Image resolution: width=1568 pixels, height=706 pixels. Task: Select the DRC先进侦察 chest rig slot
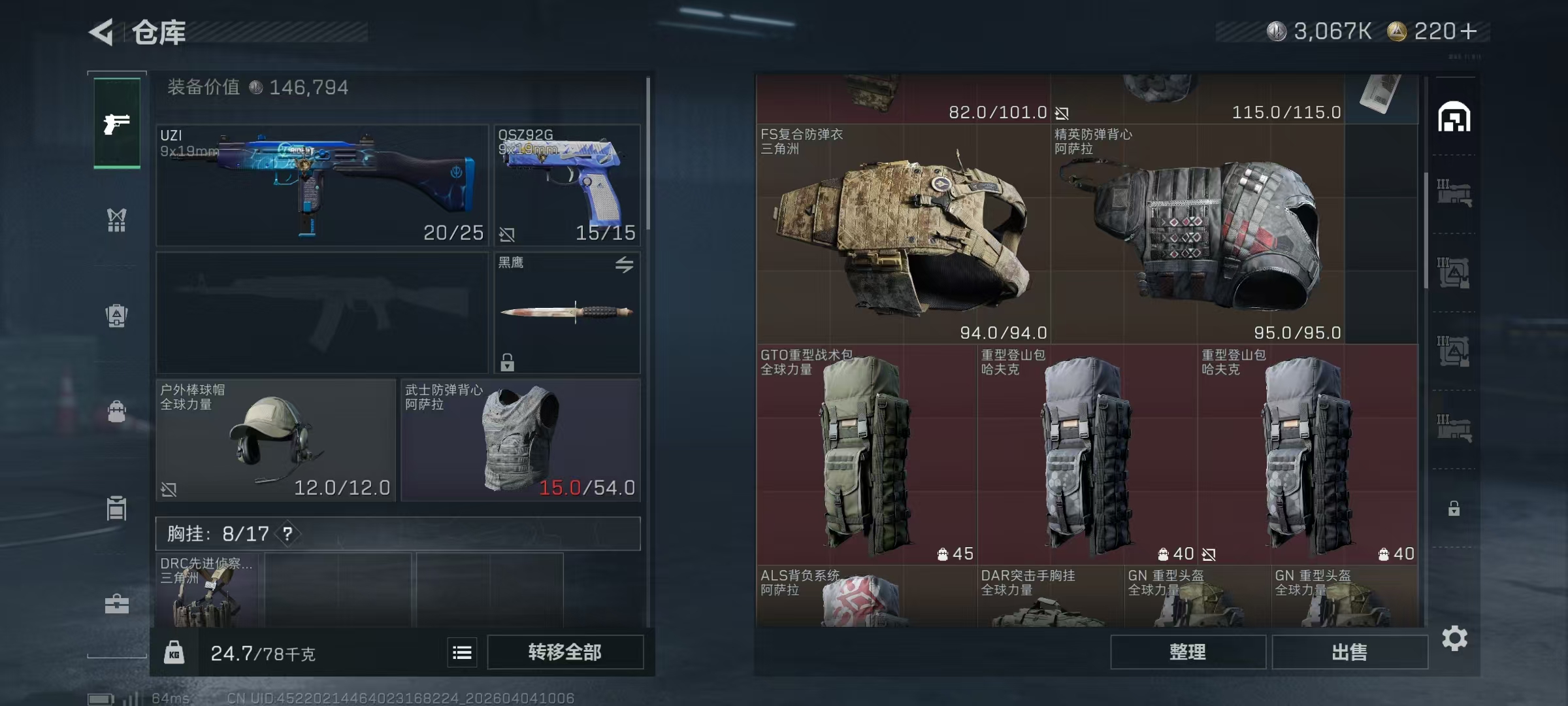coord(206,591)
